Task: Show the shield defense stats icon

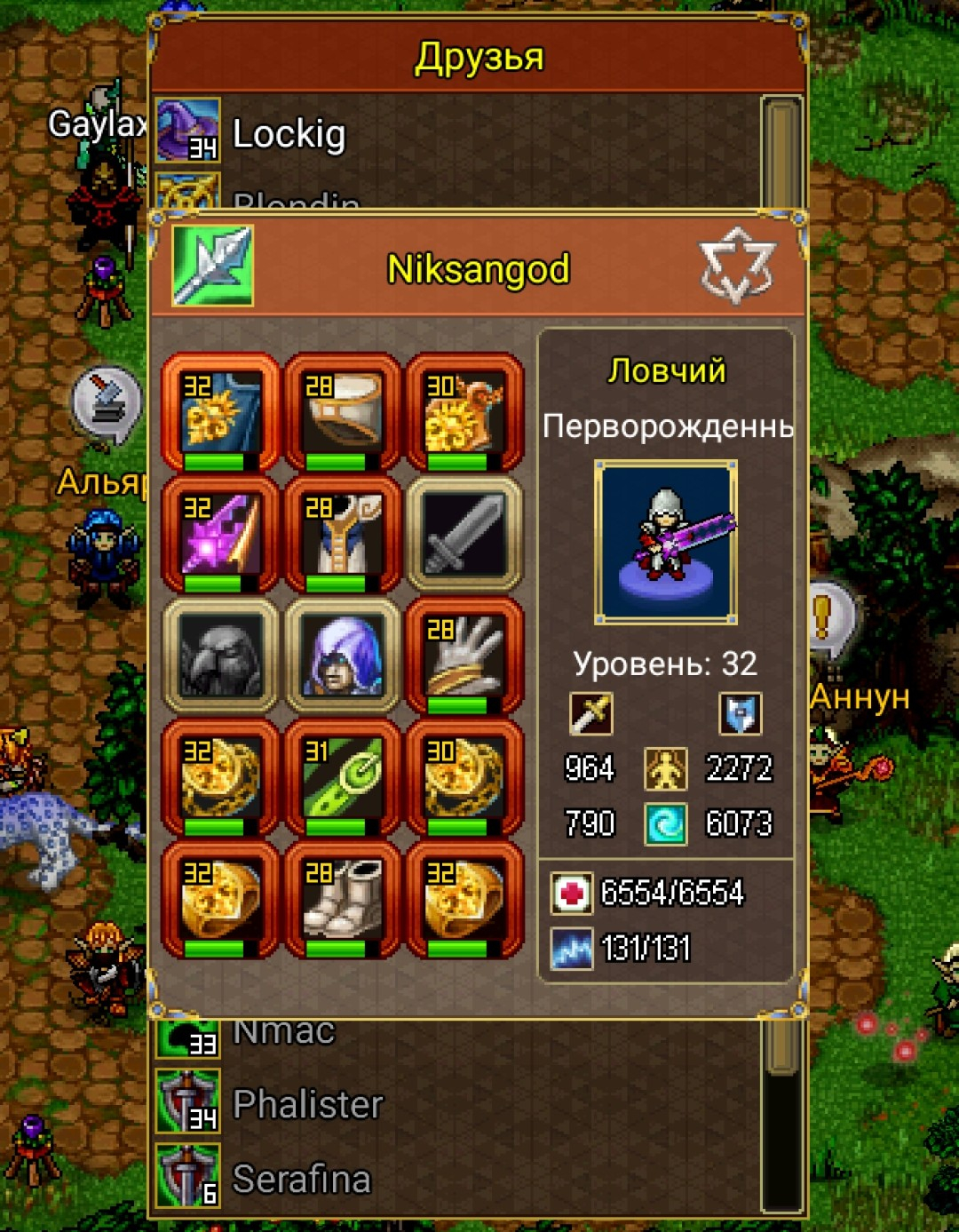Action: click(x=740, y=712)
